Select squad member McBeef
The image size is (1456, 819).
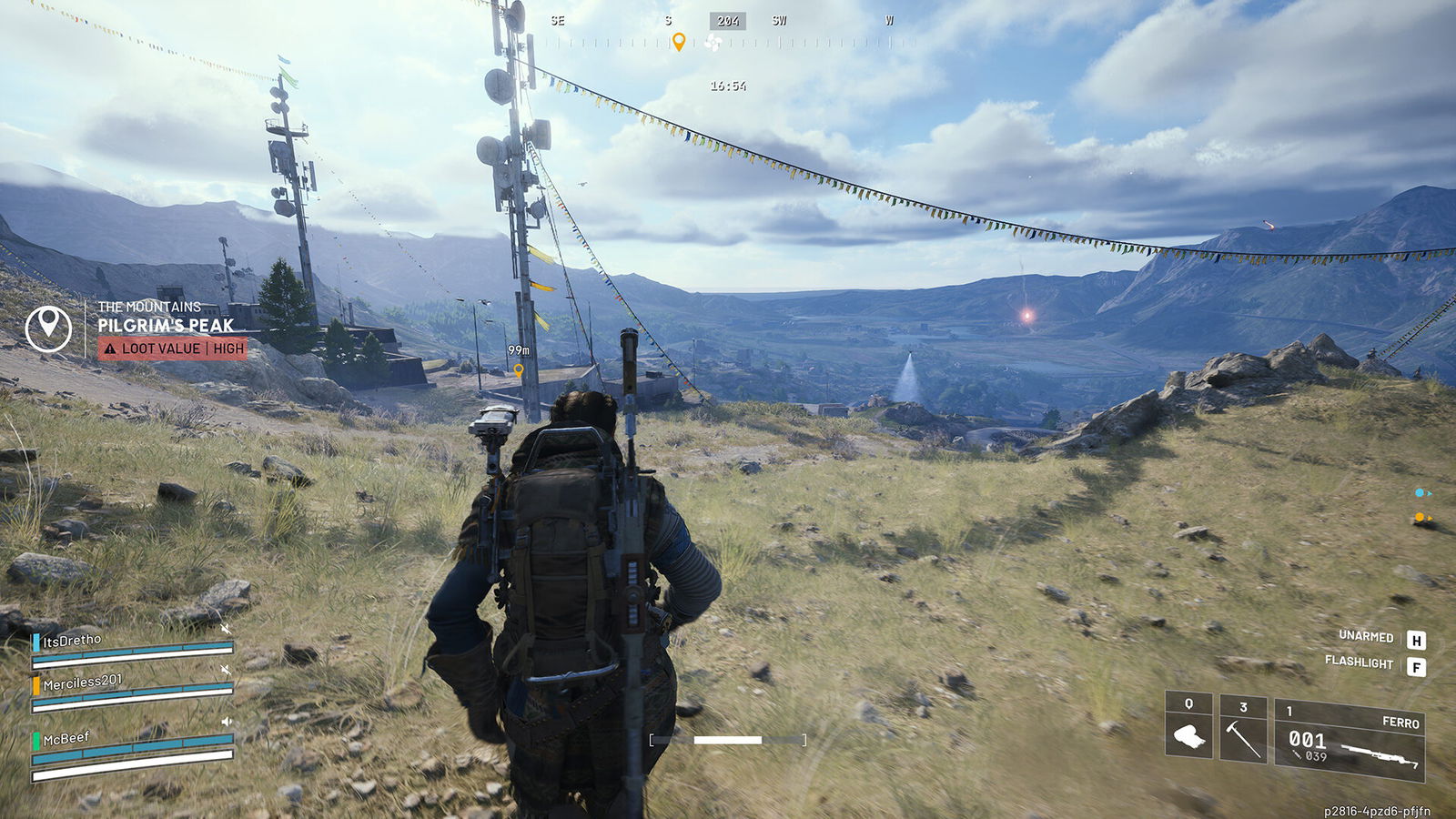66,738
